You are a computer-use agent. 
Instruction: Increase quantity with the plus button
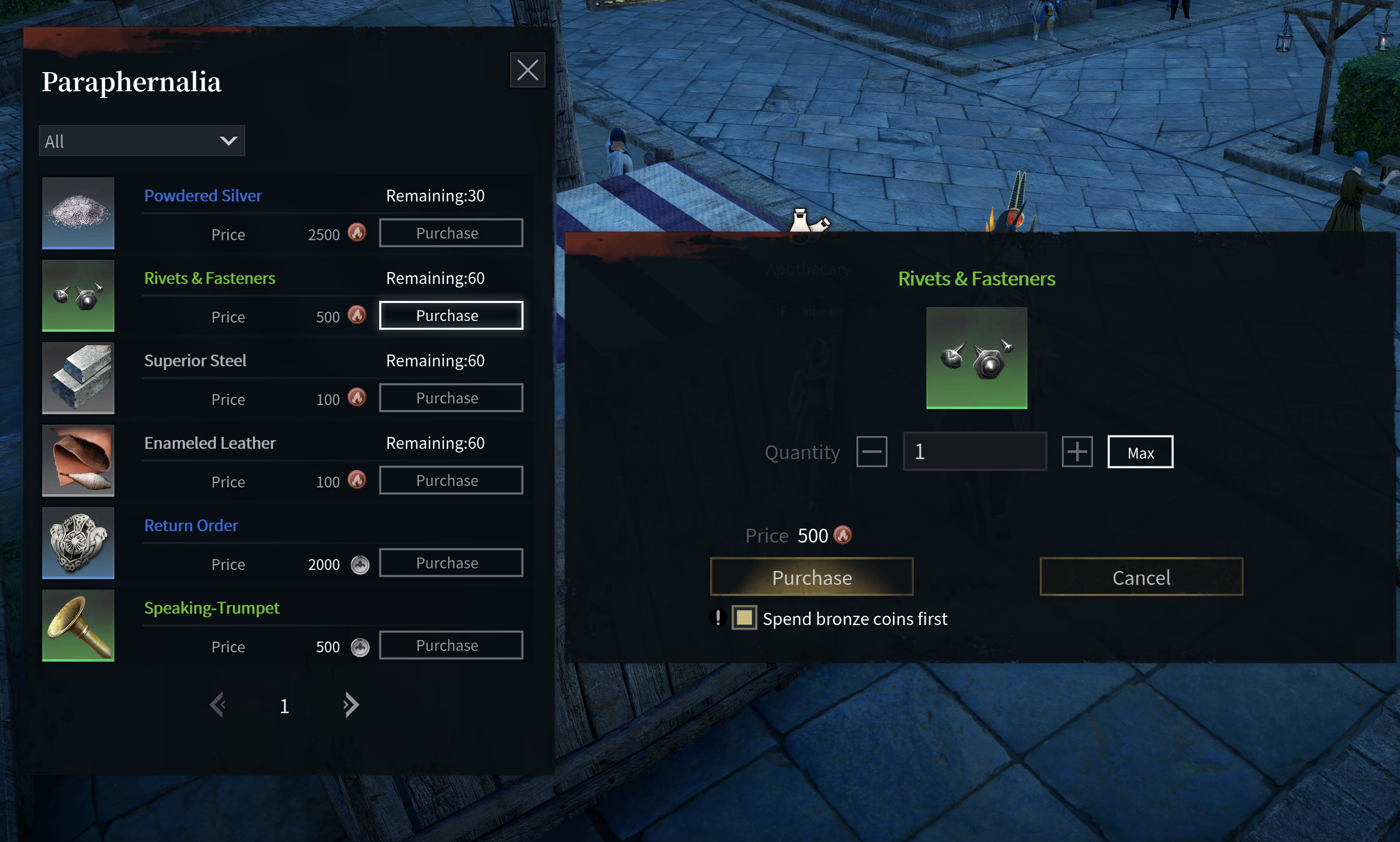click(1076, 451)
